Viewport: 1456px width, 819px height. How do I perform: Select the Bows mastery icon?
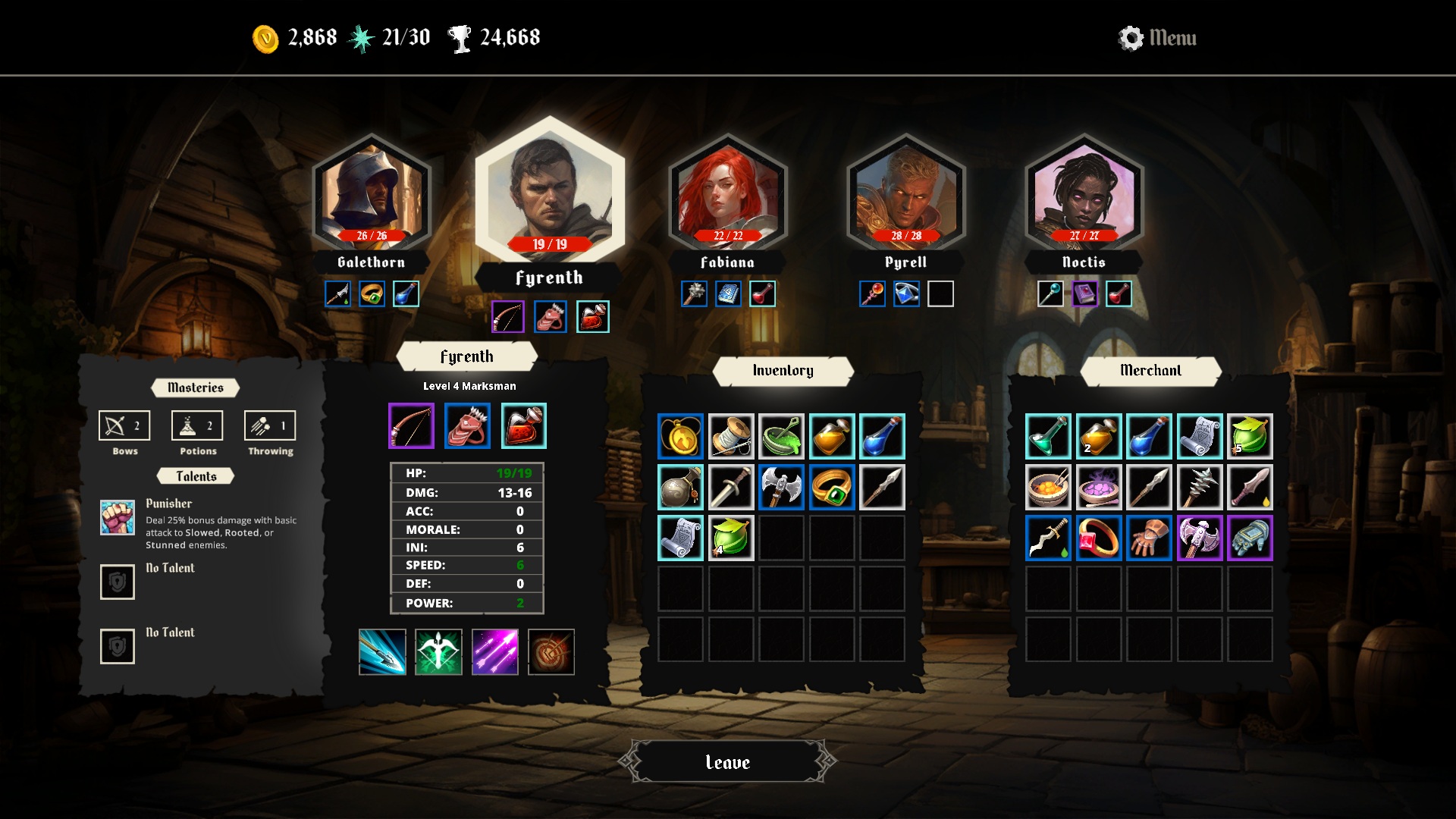pyautogui.click(x=124, y=426)
